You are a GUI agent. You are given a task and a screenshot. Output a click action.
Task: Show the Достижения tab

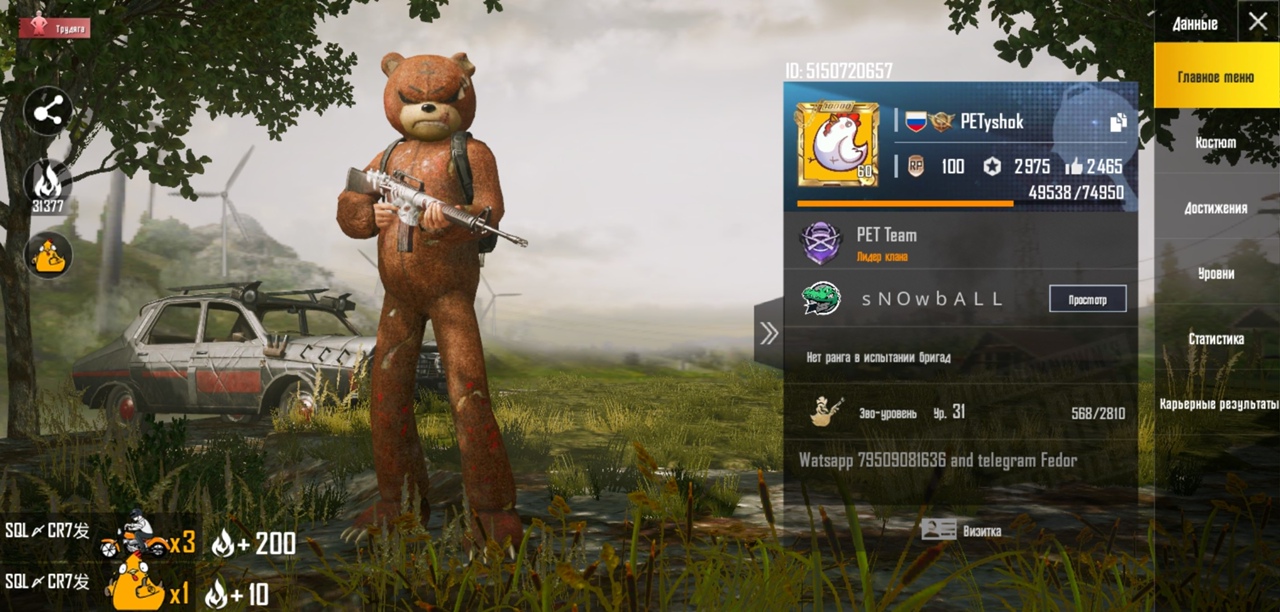[x=1216, y=208]
